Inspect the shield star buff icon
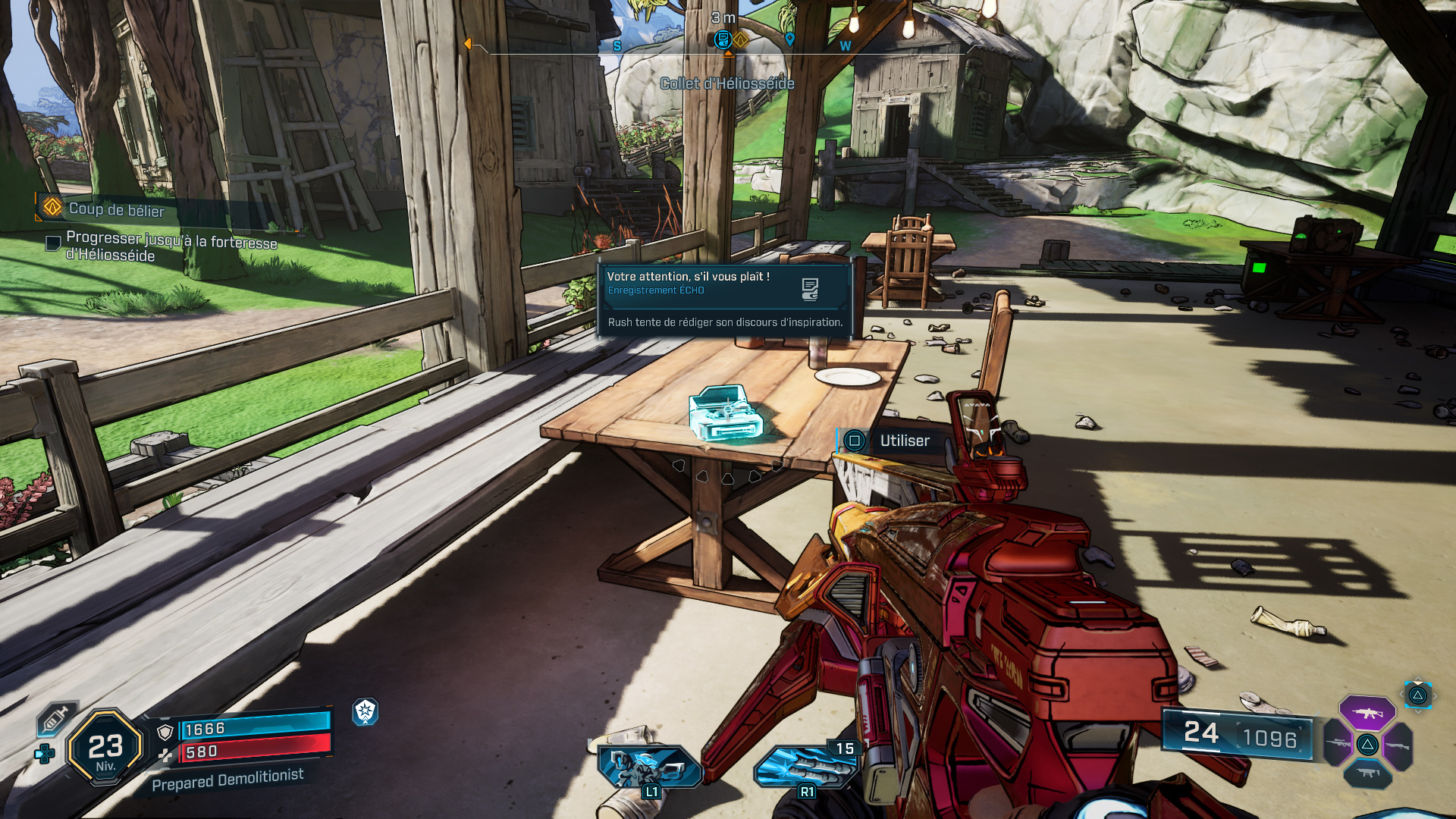The height and width of the screenshot is (819, 1456). (x=366, y=711)
